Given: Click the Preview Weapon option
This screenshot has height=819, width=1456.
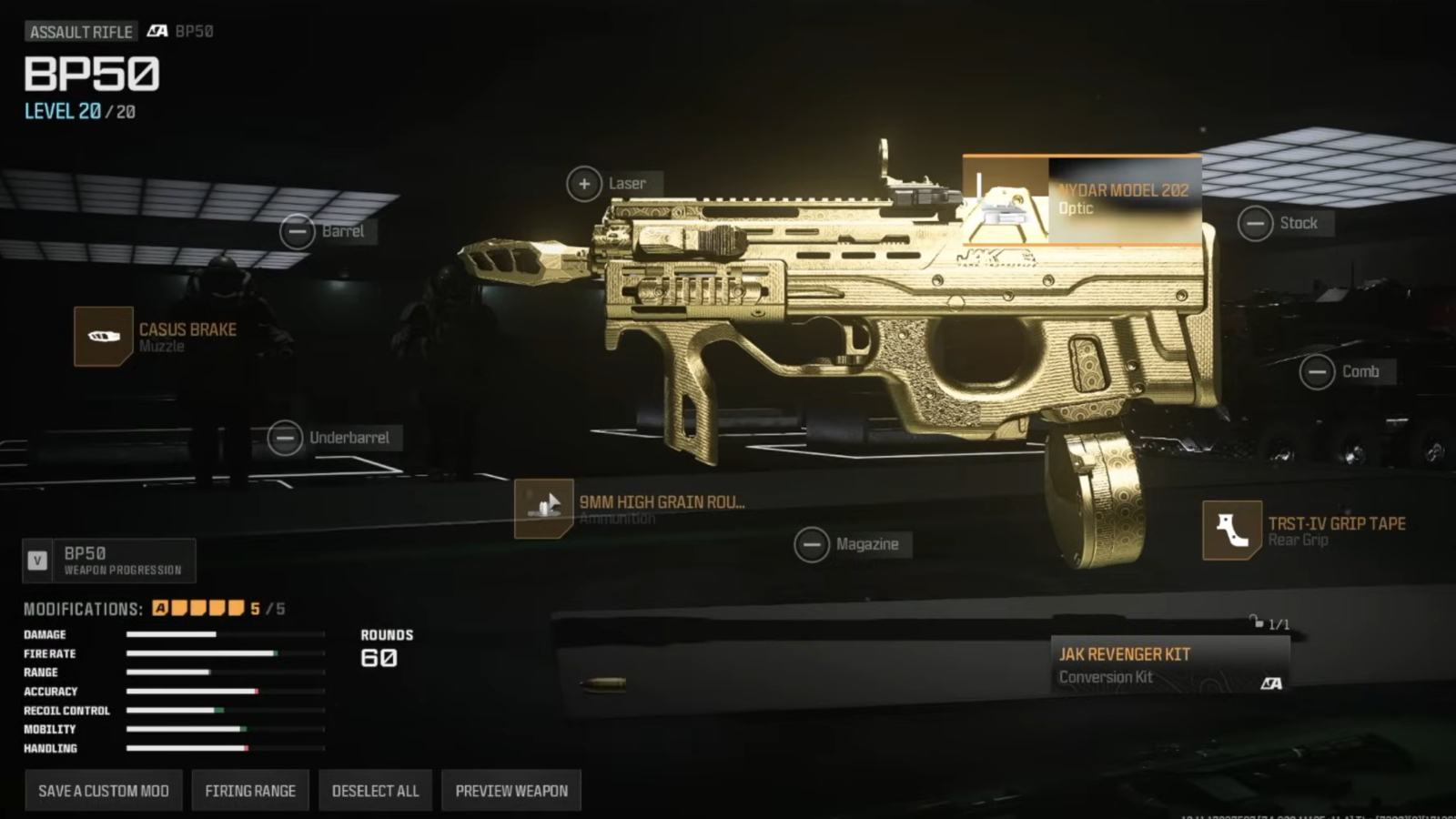Looking at the screenshot, I should click(511, 790).
